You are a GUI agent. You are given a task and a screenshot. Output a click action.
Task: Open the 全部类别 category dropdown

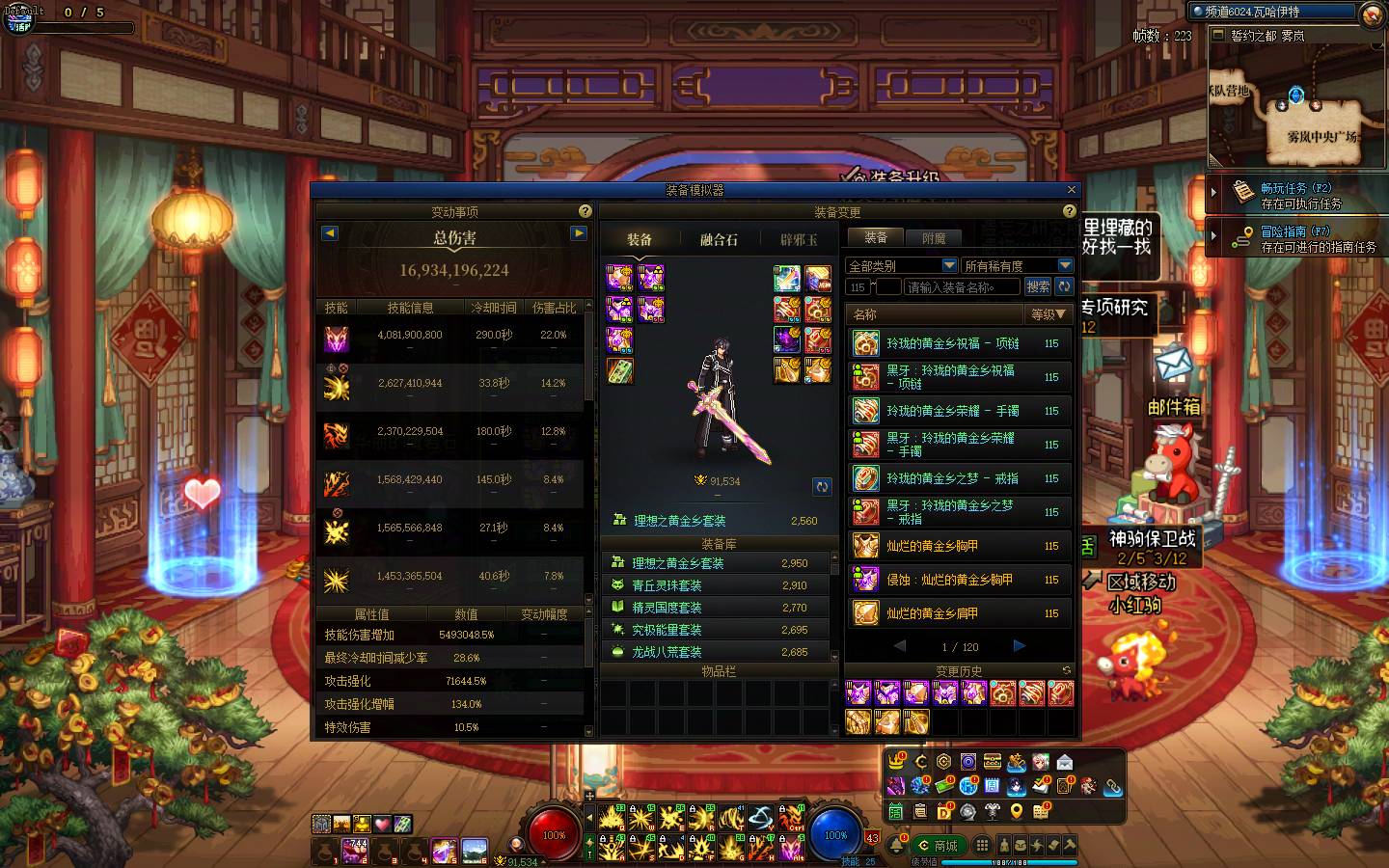pos(901,265)
